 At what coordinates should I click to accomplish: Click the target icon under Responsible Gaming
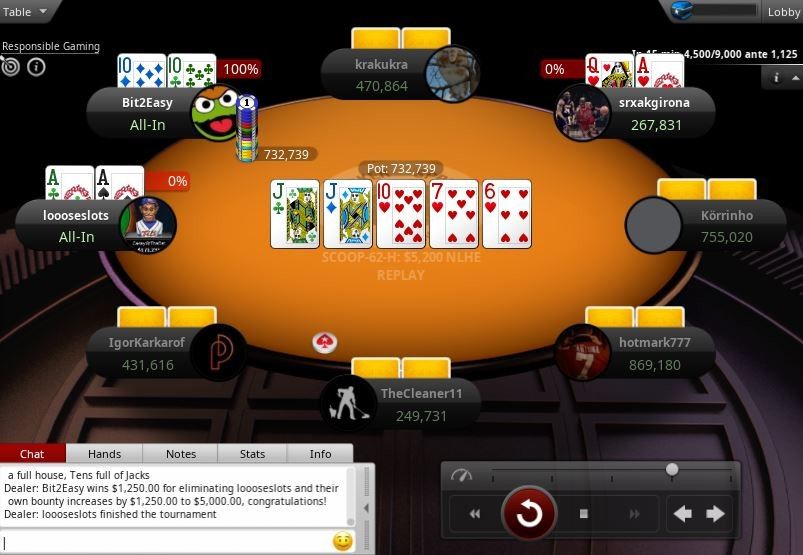[11, 67]
